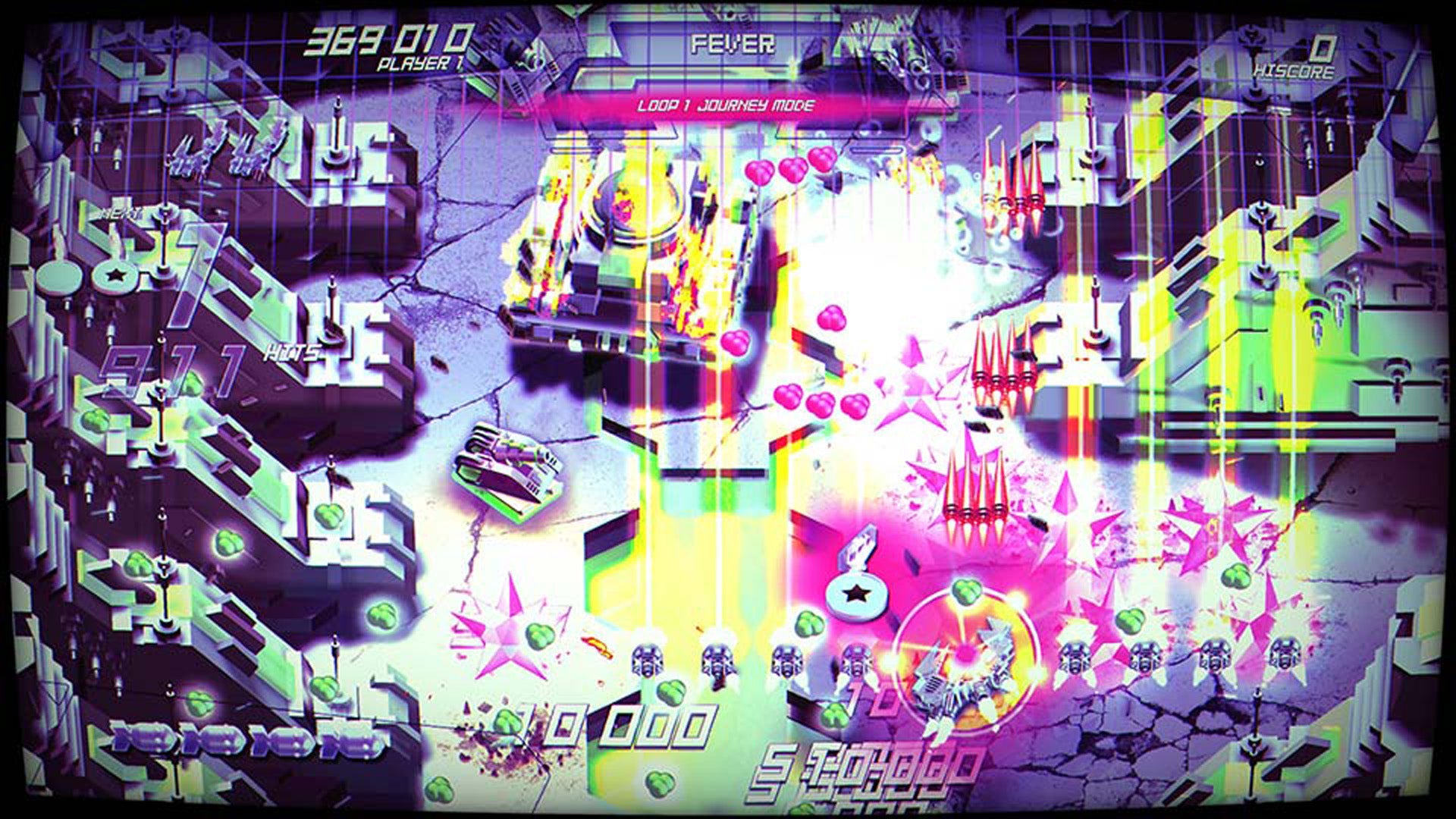
Task: Open the LOOP 1 JOURNEY MODE banner
Action: point(728,108)
